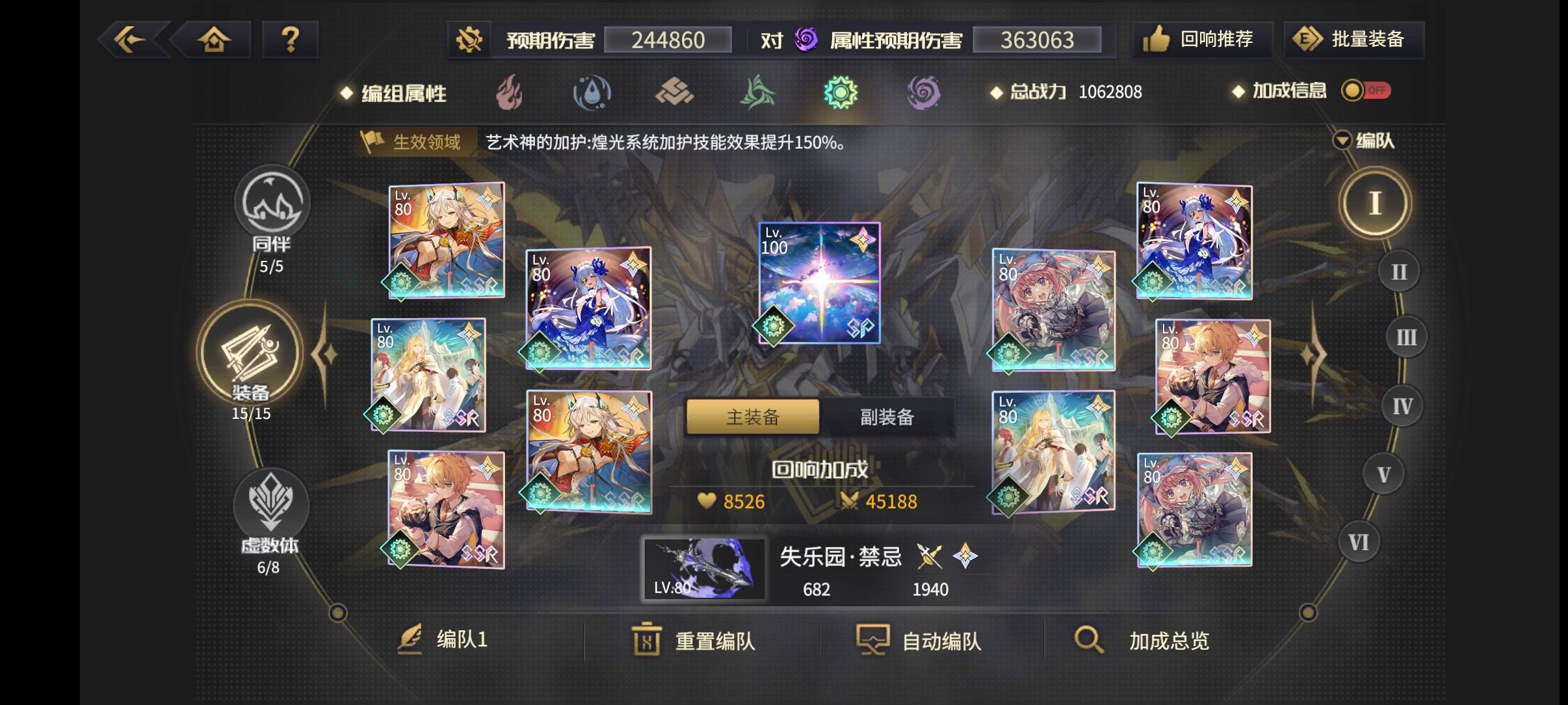Select the 失乐园·禁忌 weapon thumbnail
This screenshot has height=705, width=1568.
[x=704, y=569]
